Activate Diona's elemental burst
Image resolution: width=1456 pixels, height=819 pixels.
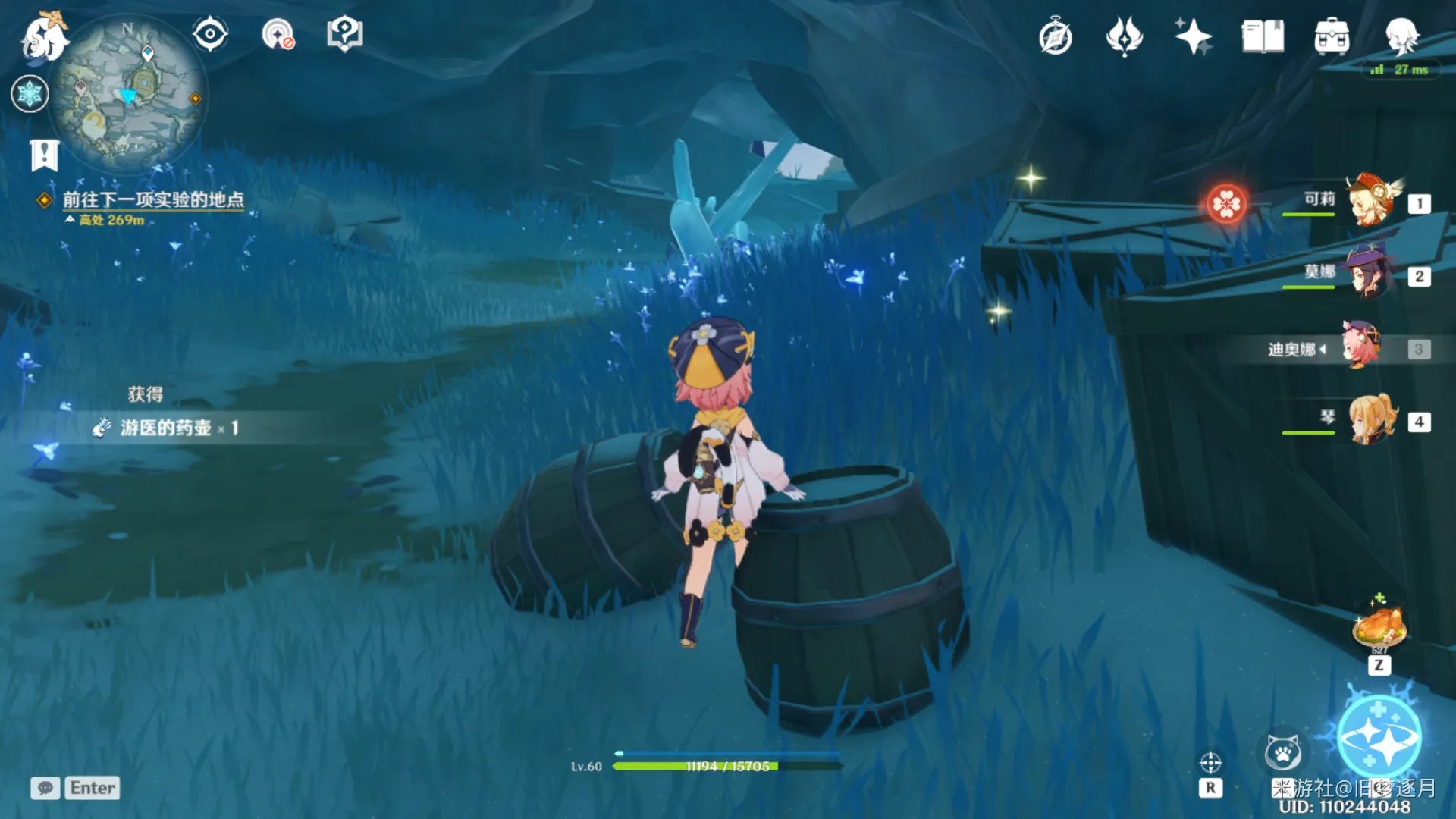click(x=1379, y=736)
